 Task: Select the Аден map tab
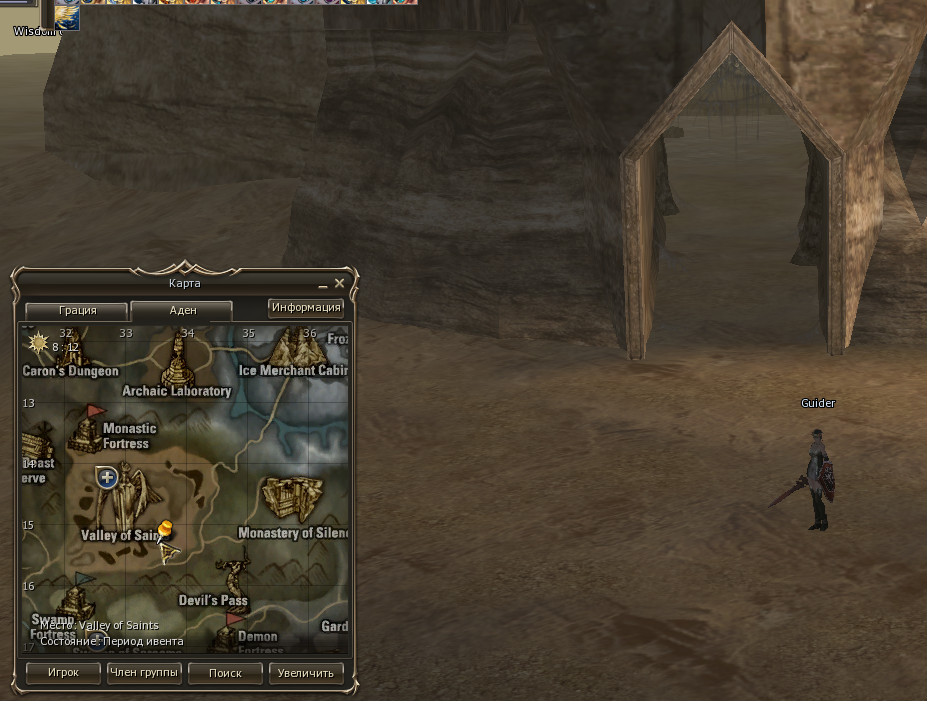(182, 311)
